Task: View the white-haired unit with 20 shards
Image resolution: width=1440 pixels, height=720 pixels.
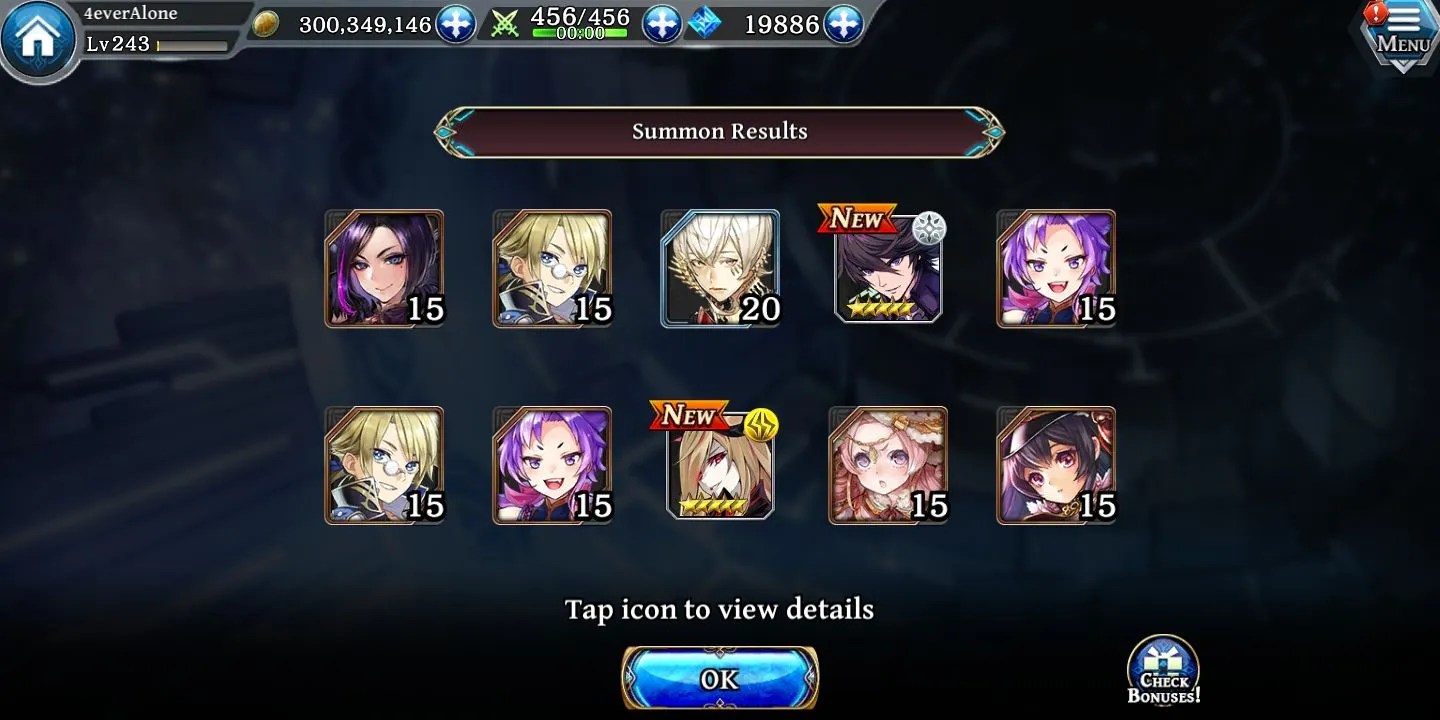Action: 720,268
